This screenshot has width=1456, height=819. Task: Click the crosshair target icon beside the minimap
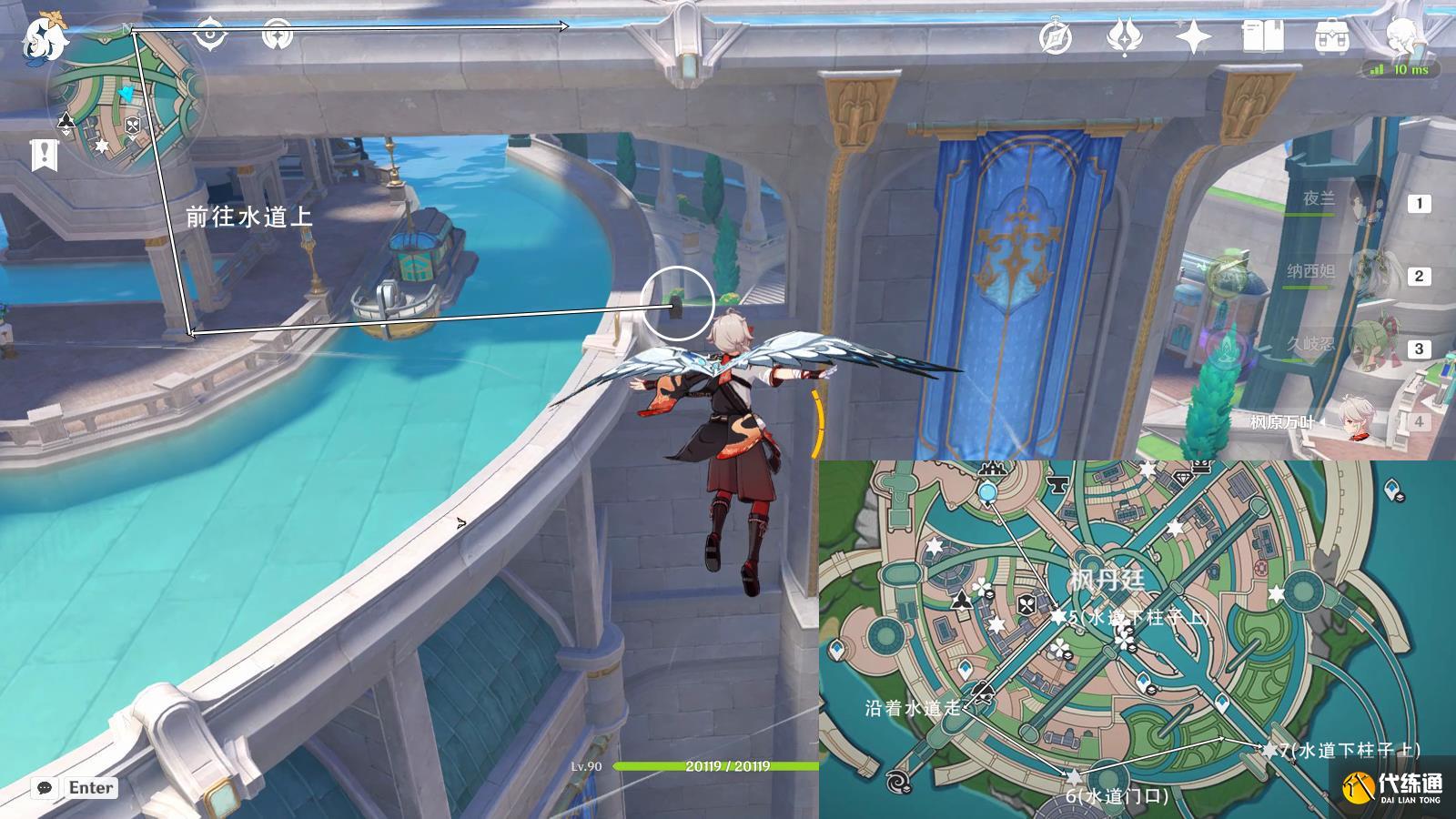[x=209, y=35]
